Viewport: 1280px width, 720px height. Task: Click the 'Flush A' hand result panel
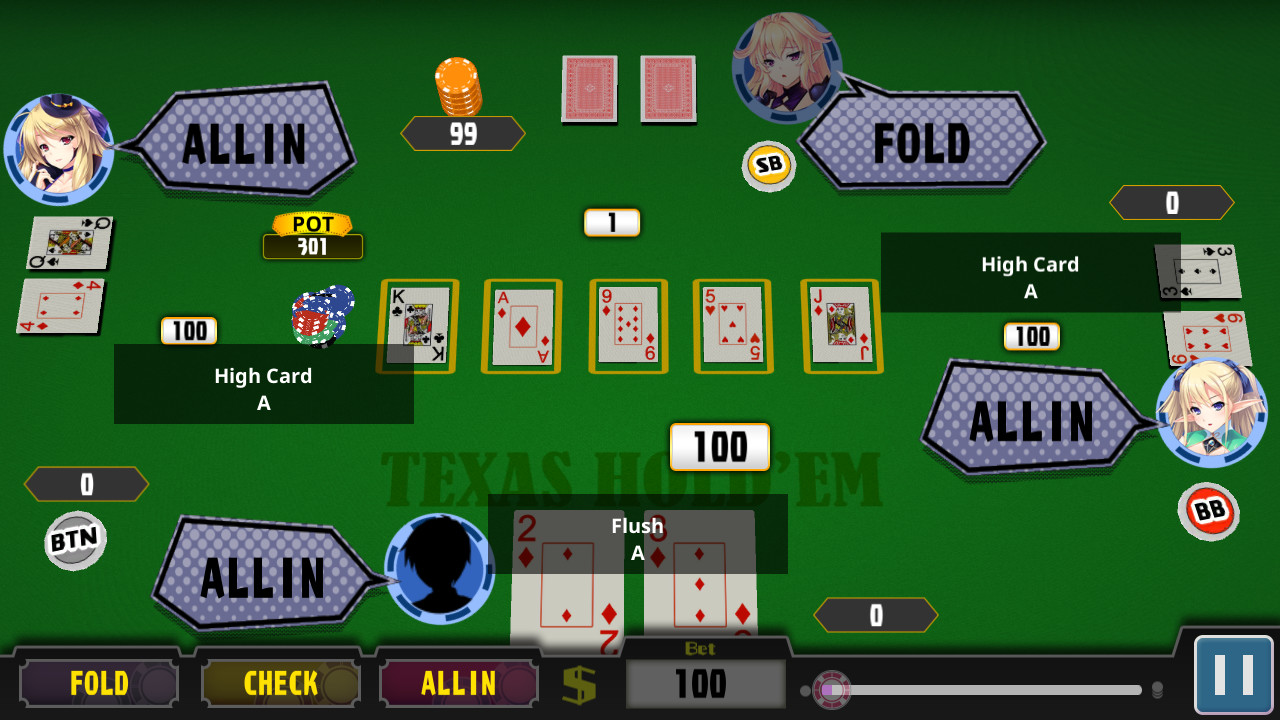point(637,535)
